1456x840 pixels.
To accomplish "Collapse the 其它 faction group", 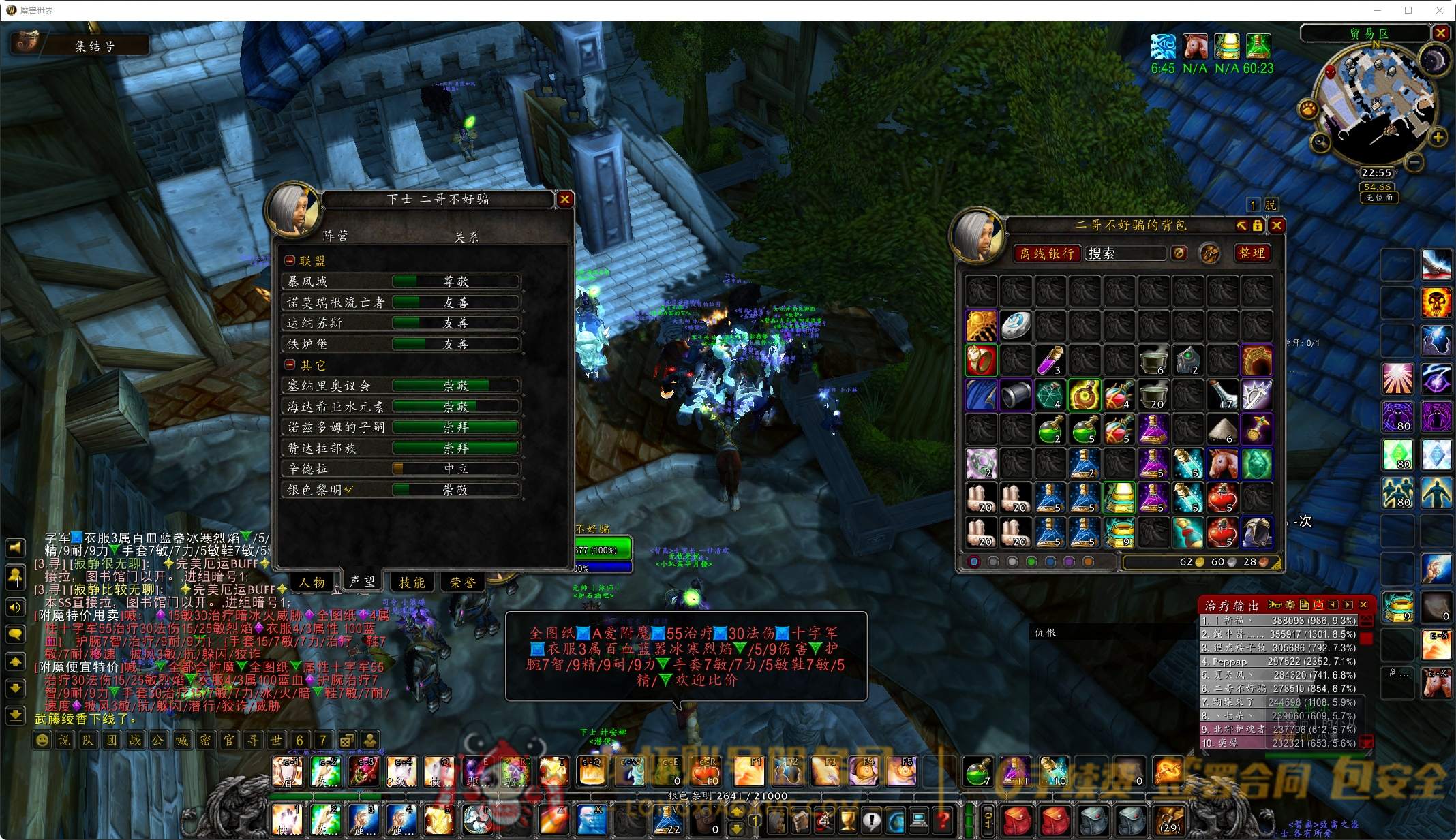I will [x=290, y=365].
